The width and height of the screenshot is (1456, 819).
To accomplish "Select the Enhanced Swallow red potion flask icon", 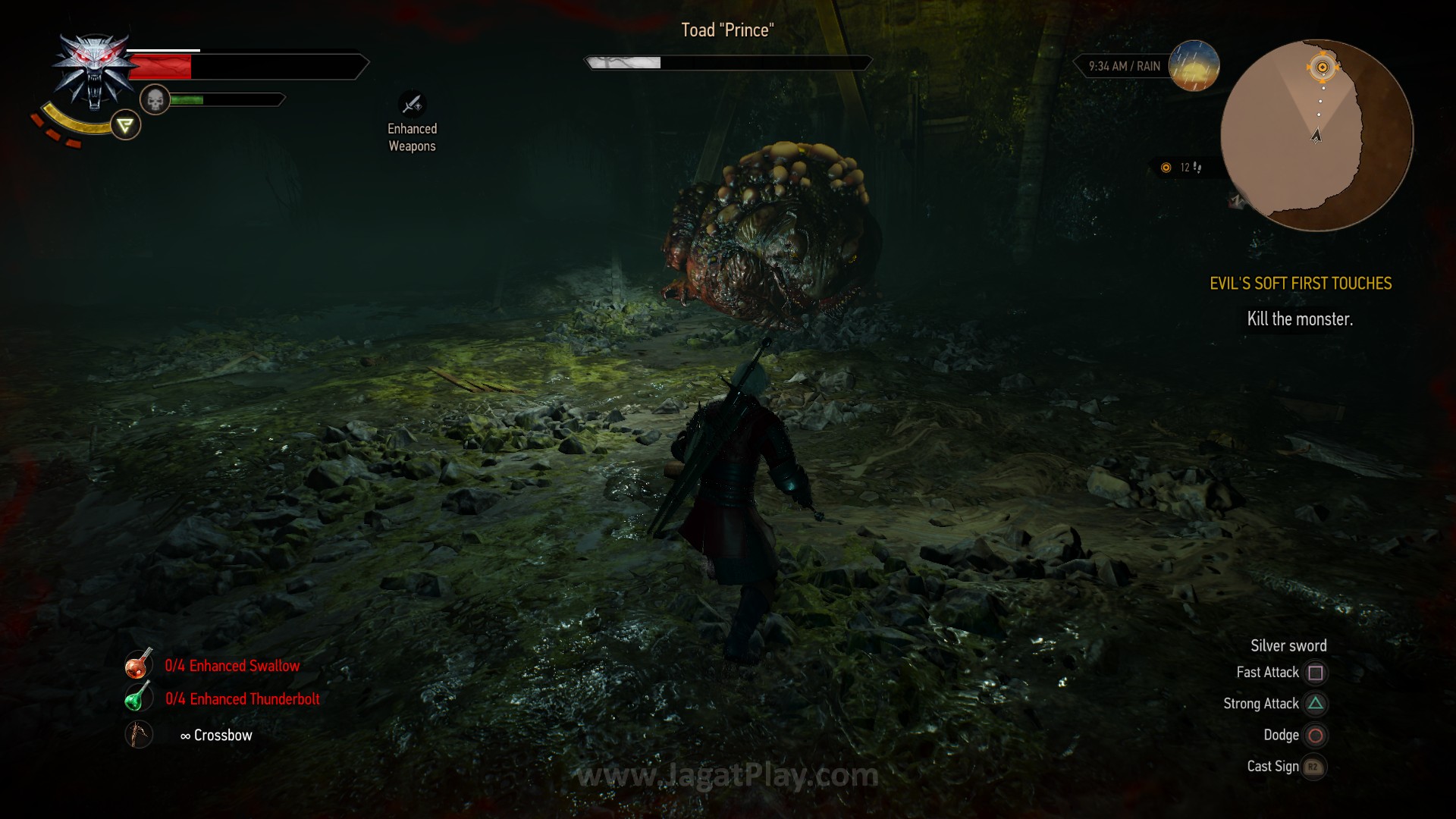I will click(138, 665).
